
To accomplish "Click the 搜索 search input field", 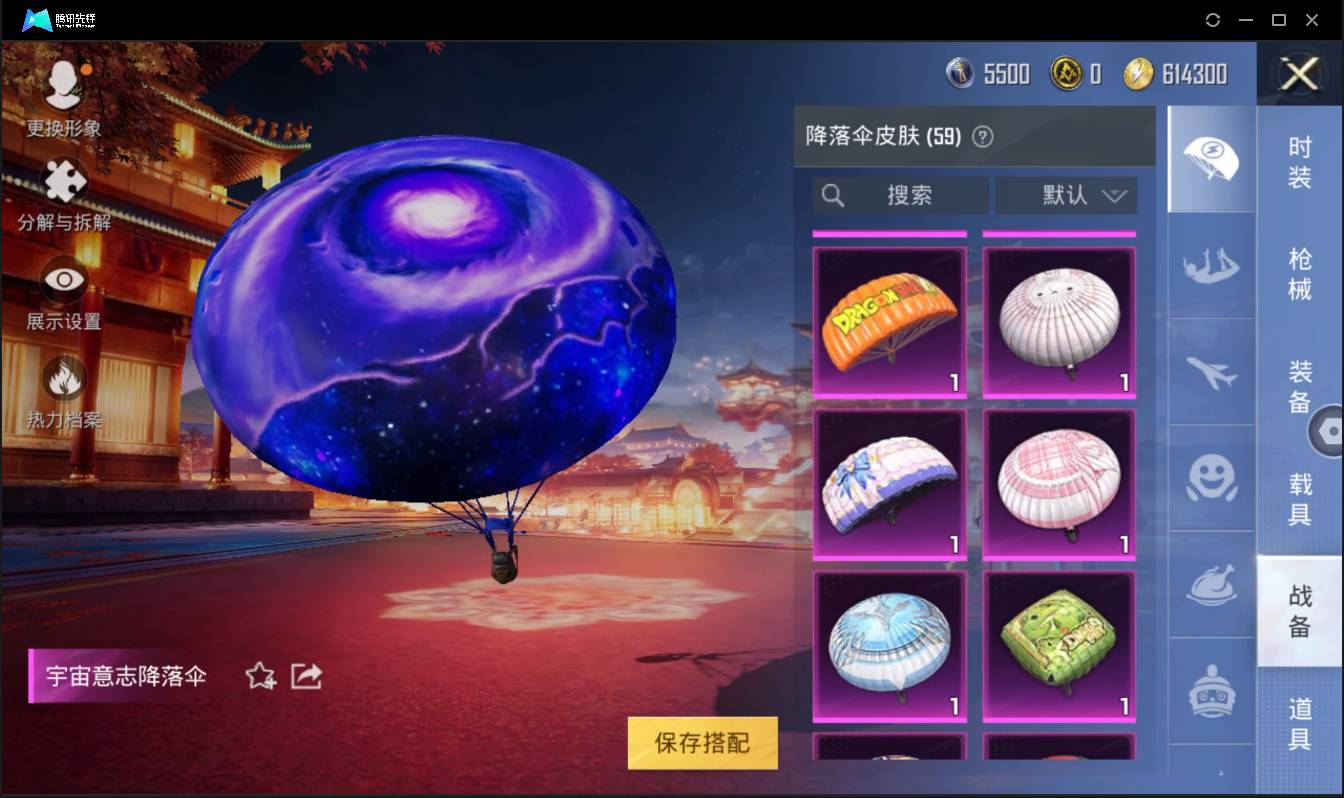I will pos(898,196).
